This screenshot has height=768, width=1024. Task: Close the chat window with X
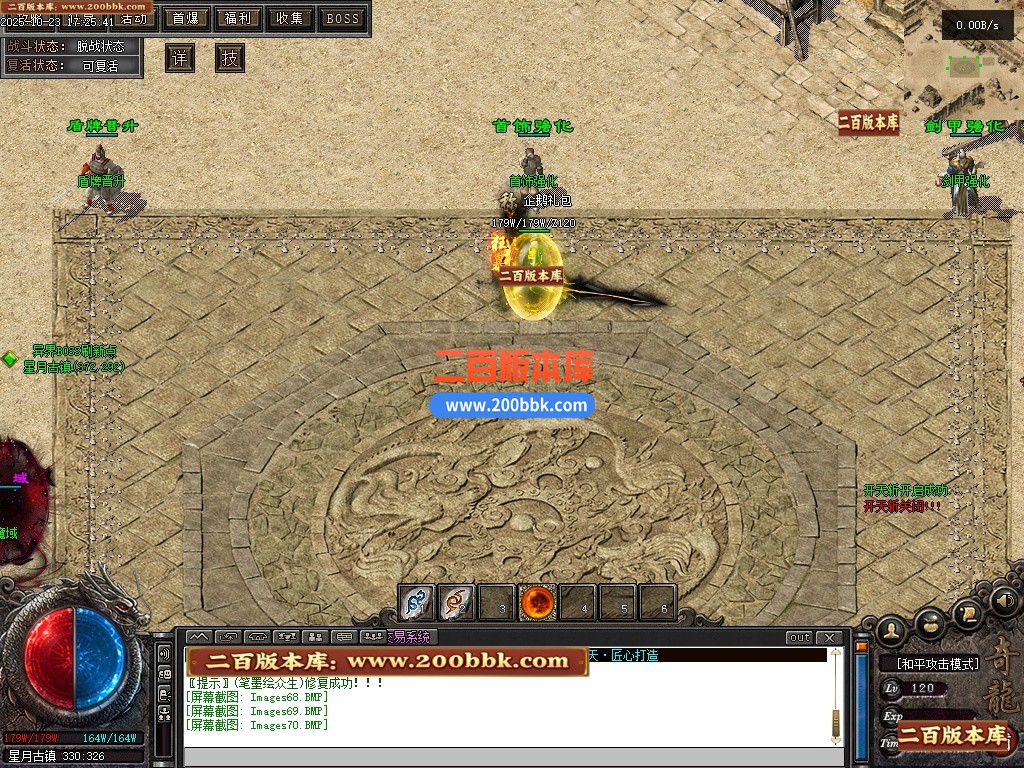(x=828, y=638)
